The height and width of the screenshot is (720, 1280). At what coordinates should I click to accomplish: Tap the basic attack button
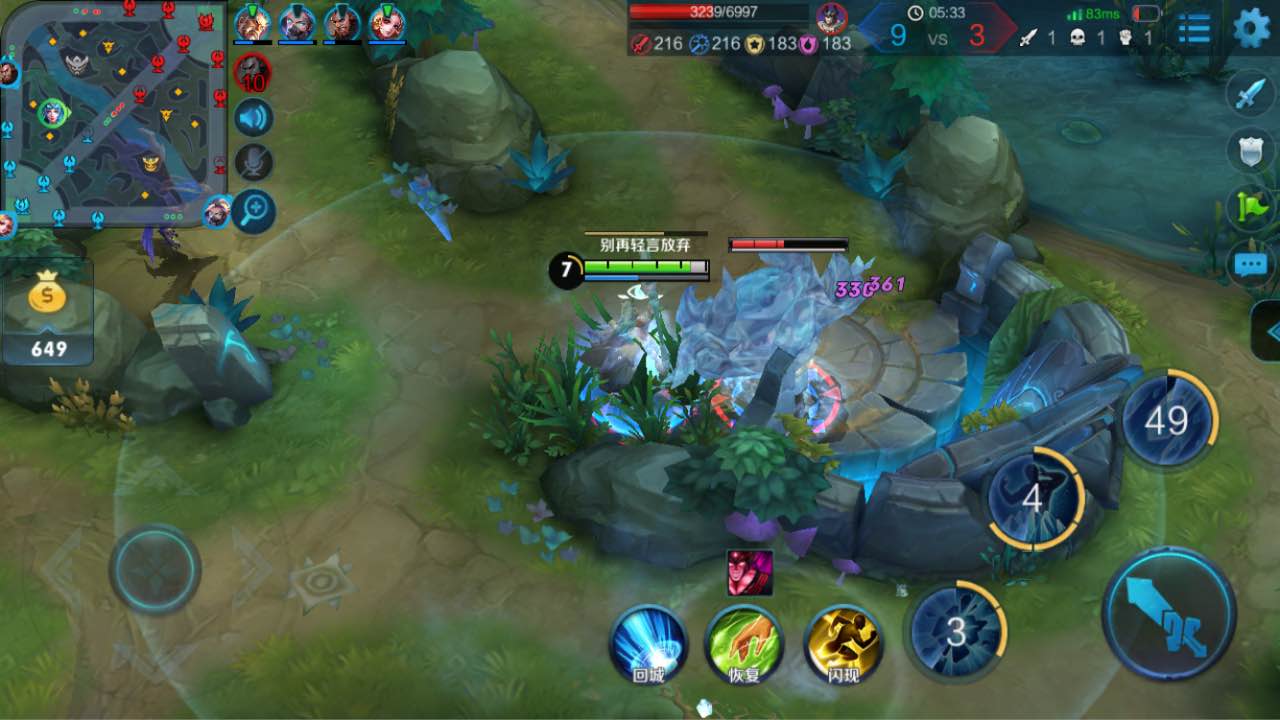click(x=1169, y=613)
